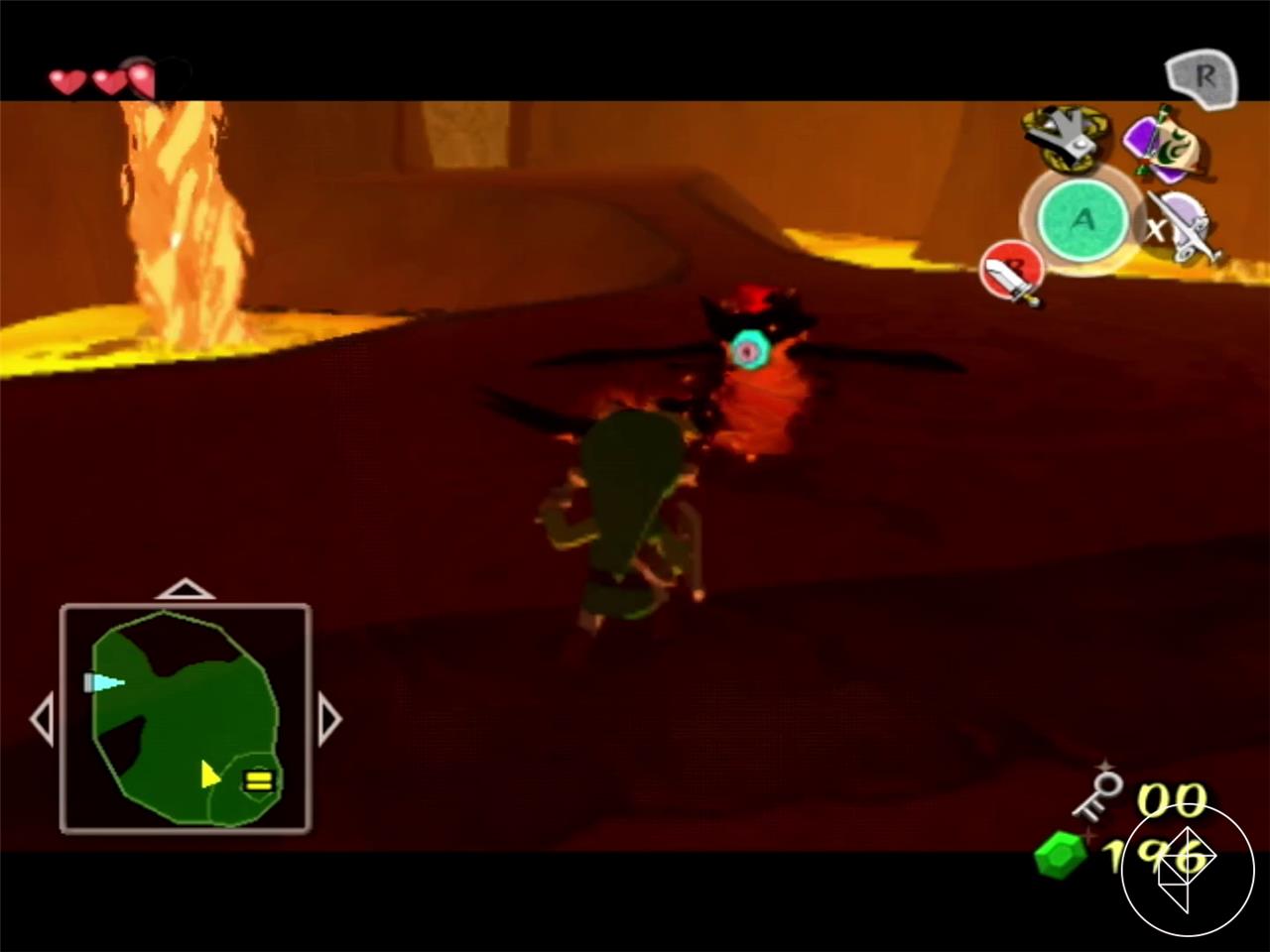1270x952 pixels.
Task: Click the sword icon on the red B button
Action: coord(1012,273)
